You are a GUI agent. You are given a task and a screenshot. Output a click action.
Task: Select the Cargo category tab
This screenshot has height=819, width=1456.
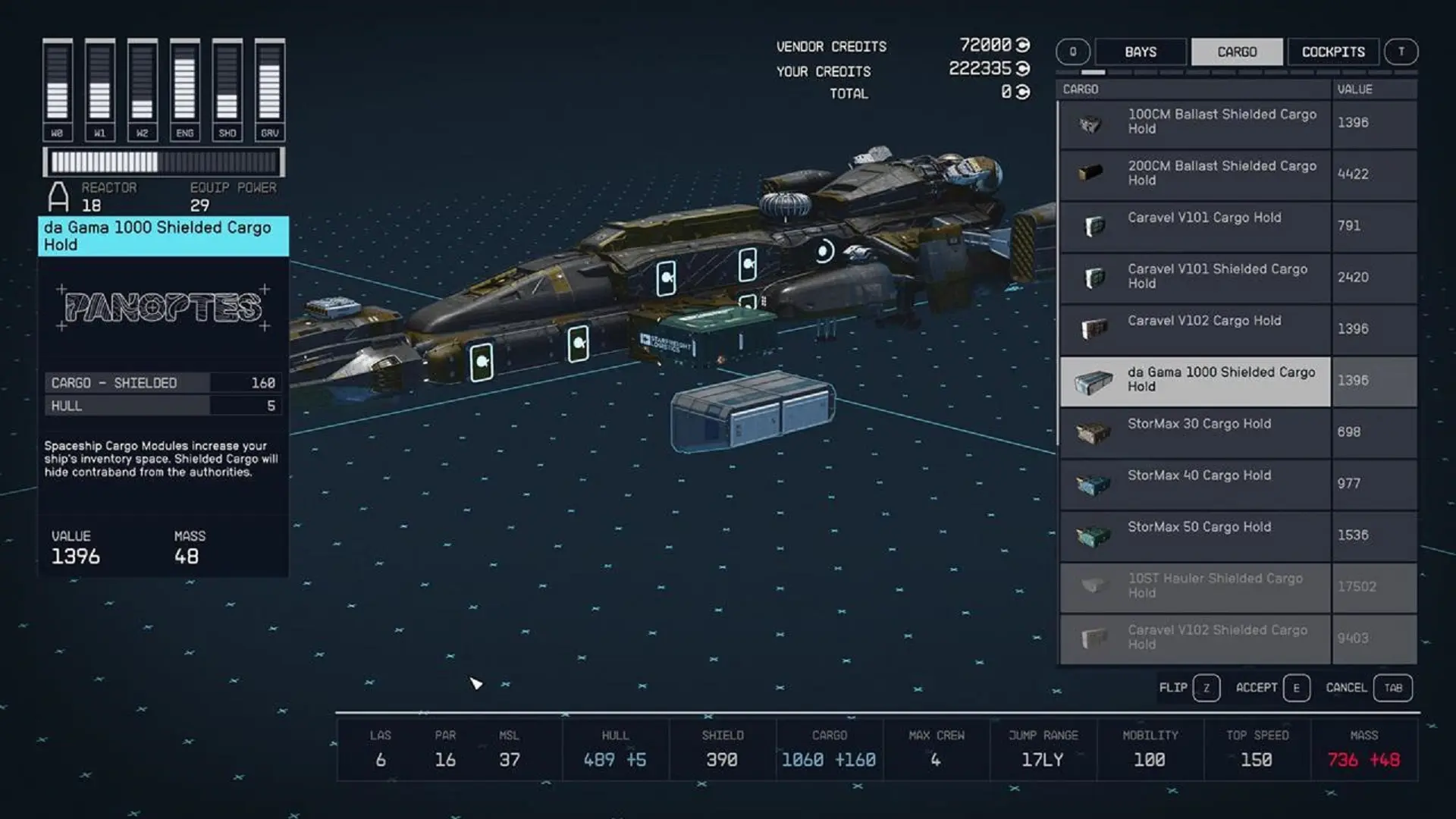tap(1237, 52)
